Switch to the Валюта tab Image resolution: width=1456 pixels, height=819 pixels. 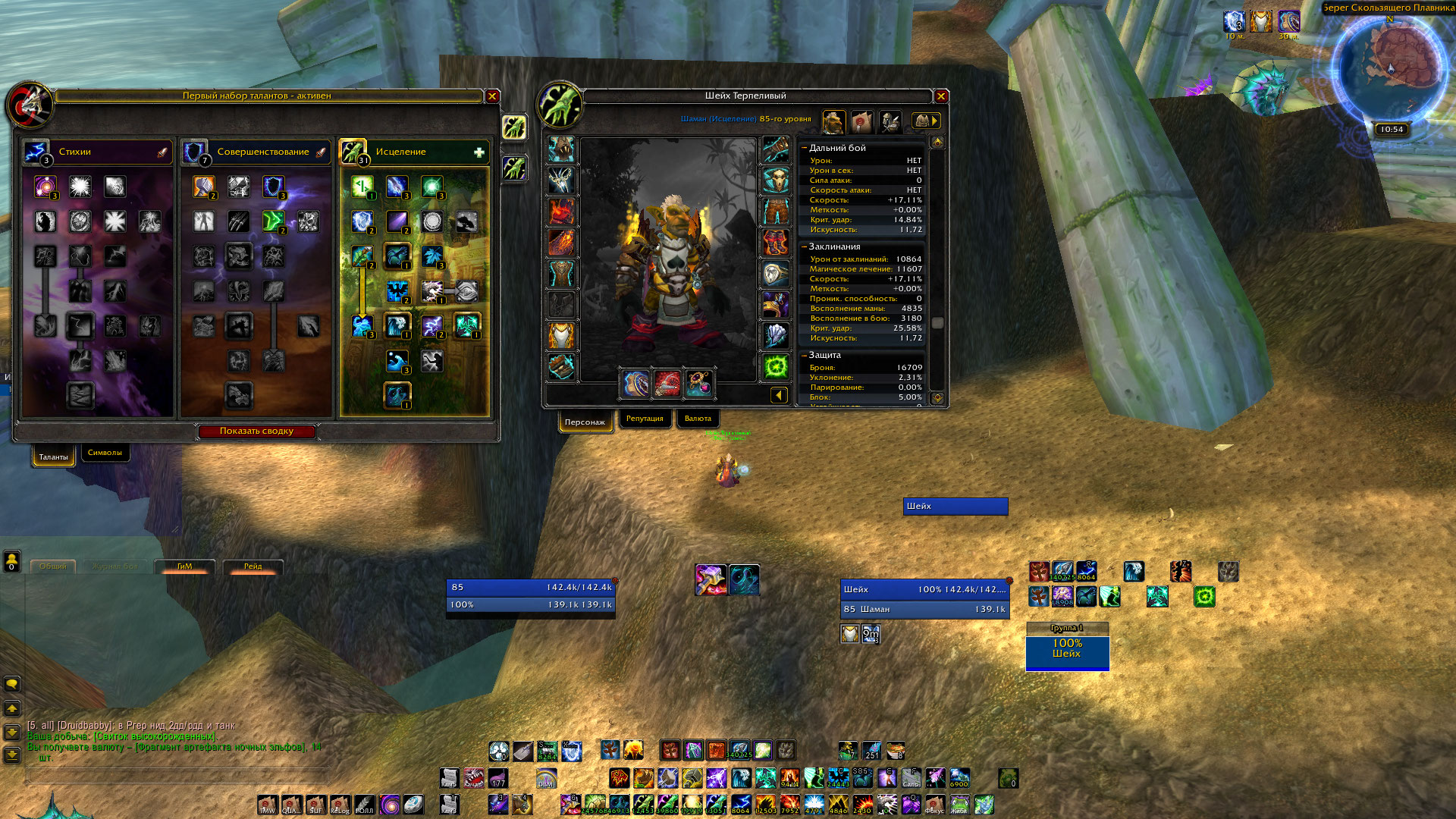point(698,419)
